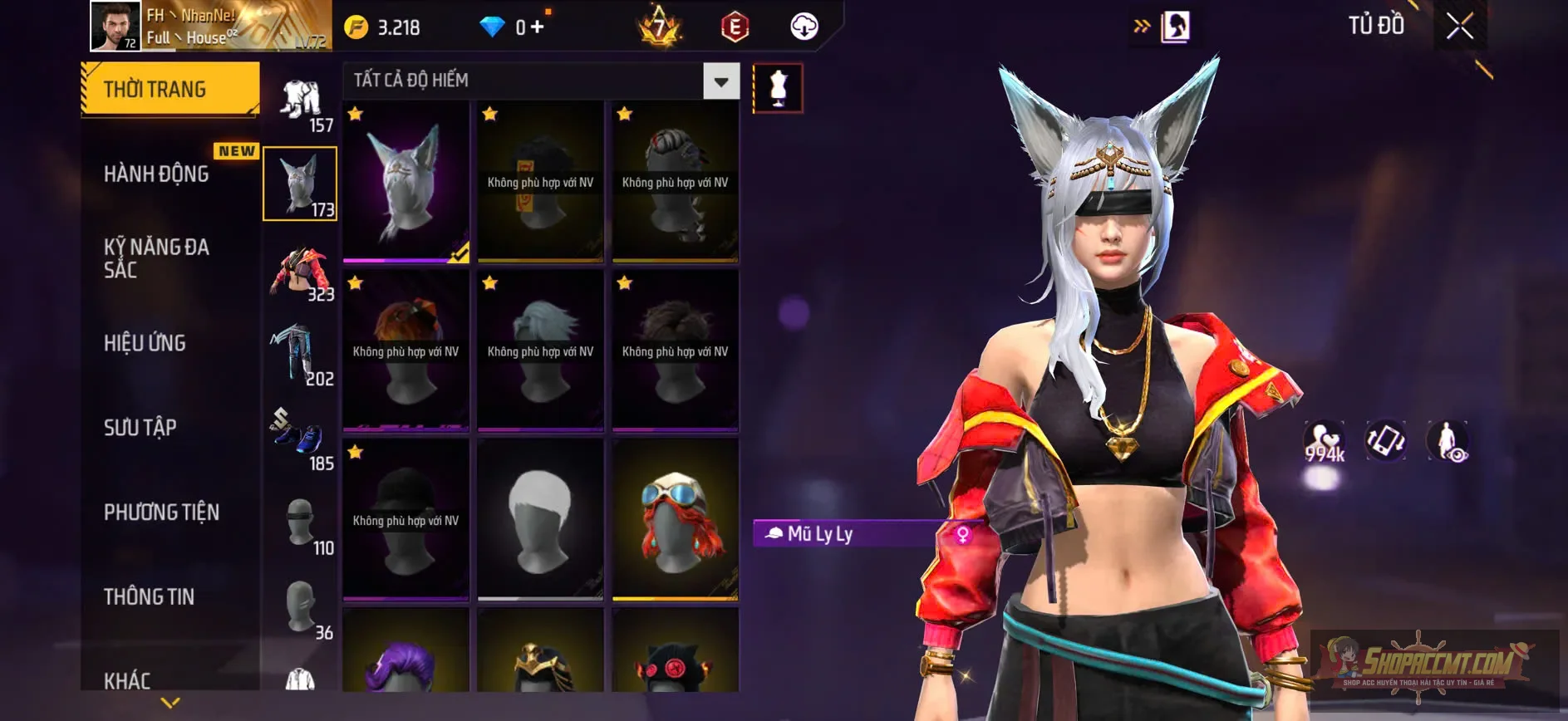Screen dimensions: 1568x721
Task: Switch to the Hành Động tab
Action: click(x=156, y=174)
